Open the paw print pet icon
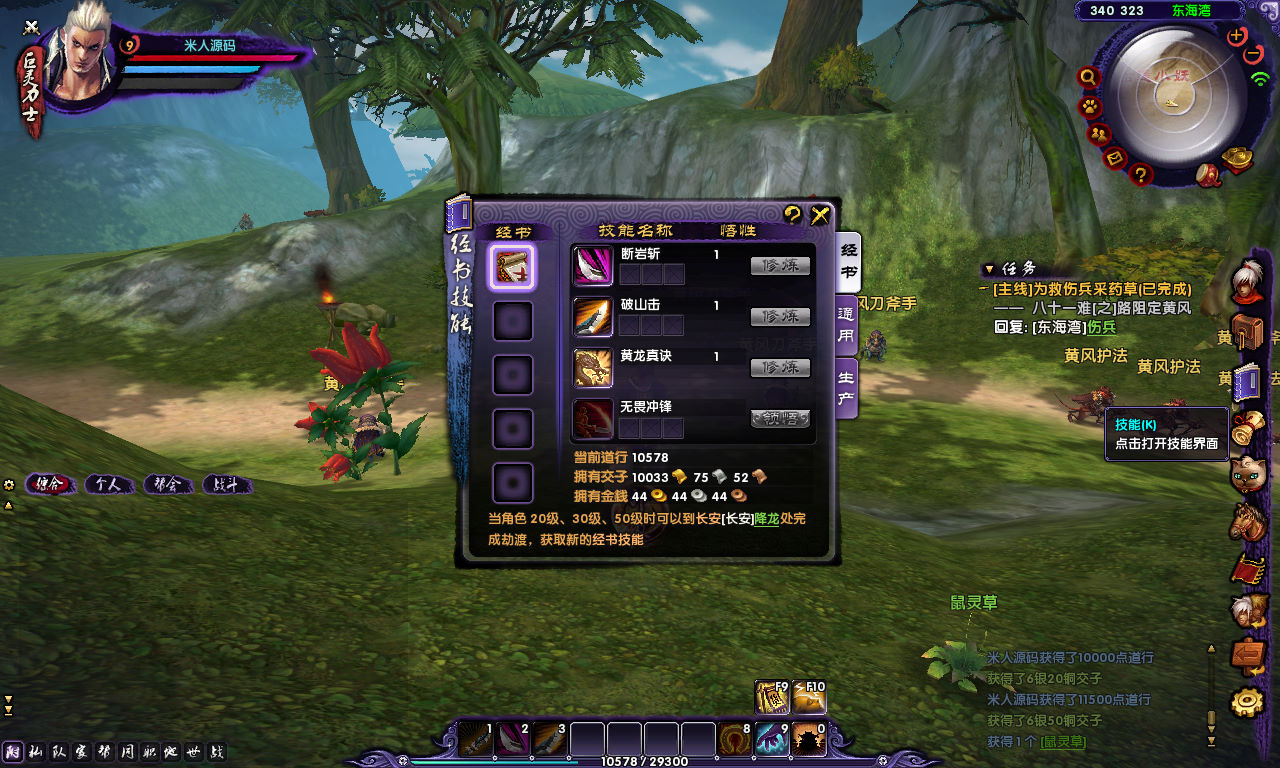1280x768 pixels. 1090,106
